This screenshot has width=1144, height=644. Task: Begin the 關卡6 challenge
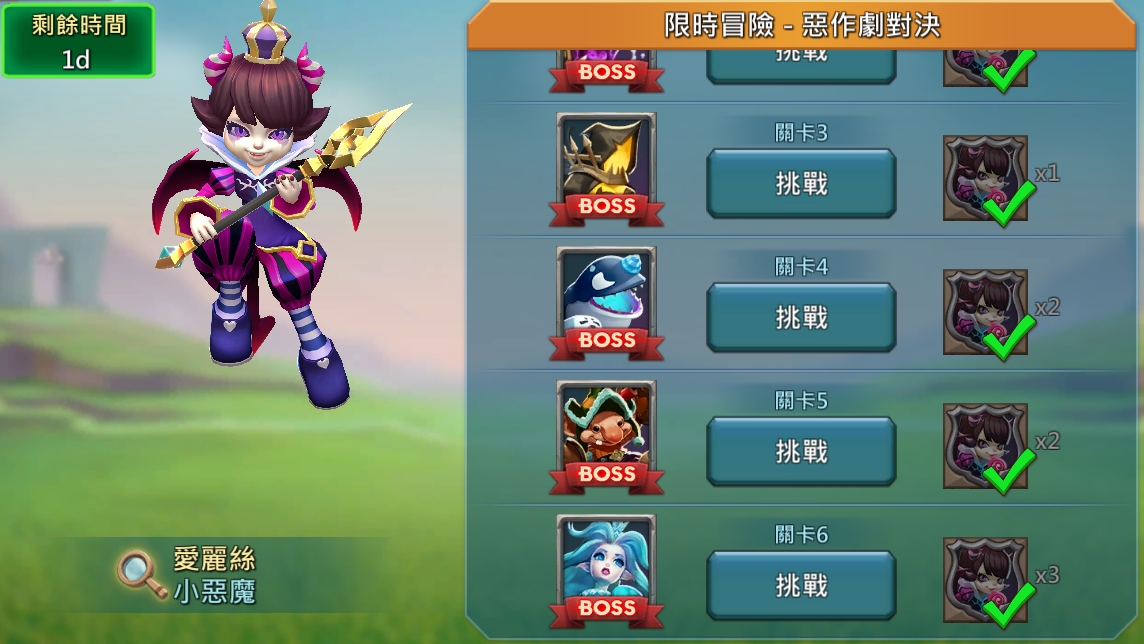click(x=801, y=586)
